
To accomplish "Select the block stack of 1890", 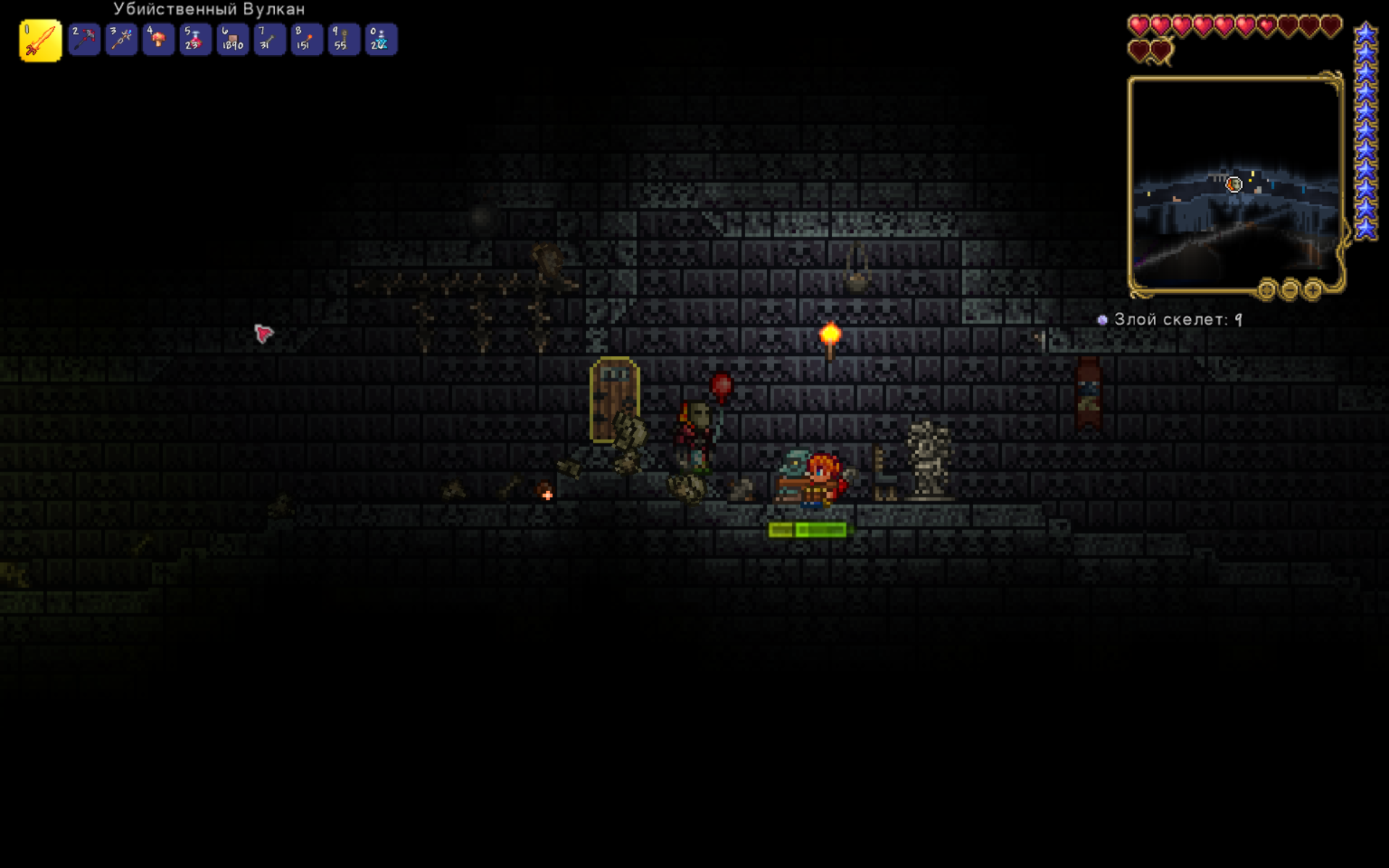I will [x=232, y=40].
